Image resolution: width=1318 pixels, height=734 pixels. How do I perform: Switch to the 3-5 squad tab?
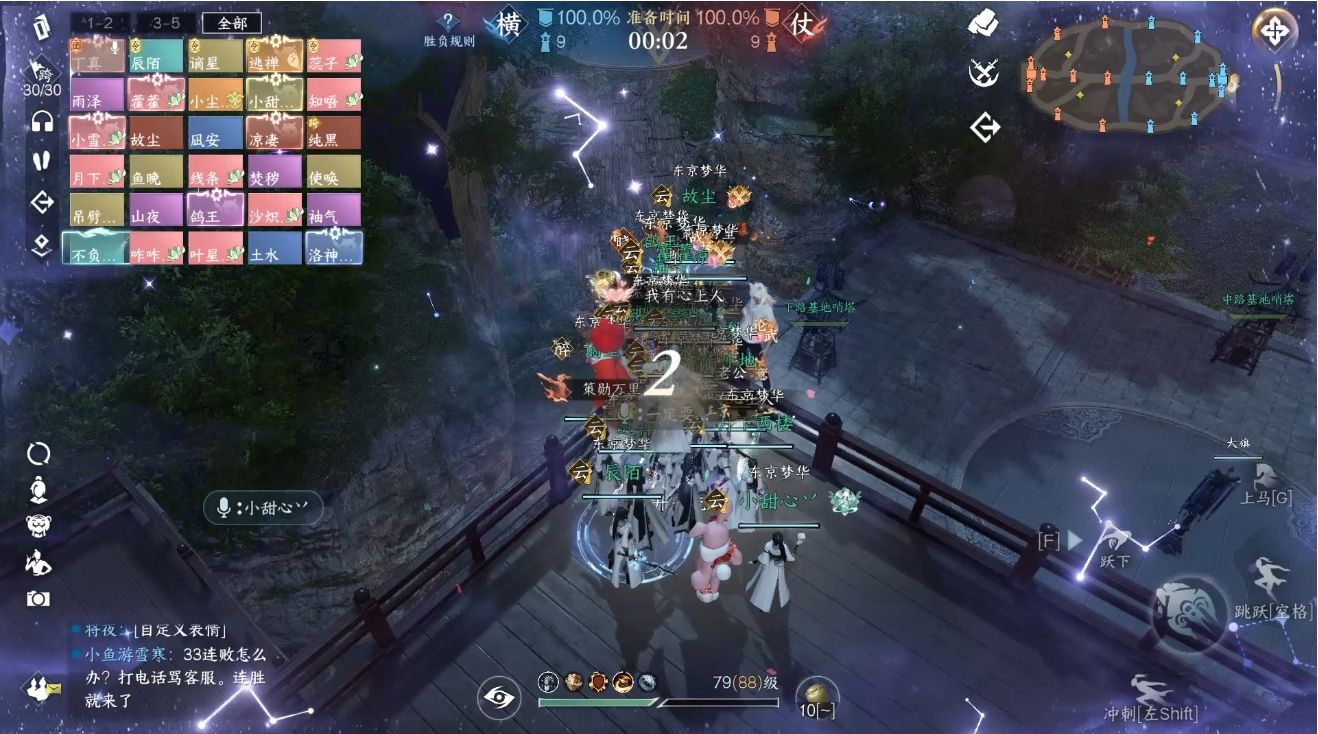[x=165, y=23]
